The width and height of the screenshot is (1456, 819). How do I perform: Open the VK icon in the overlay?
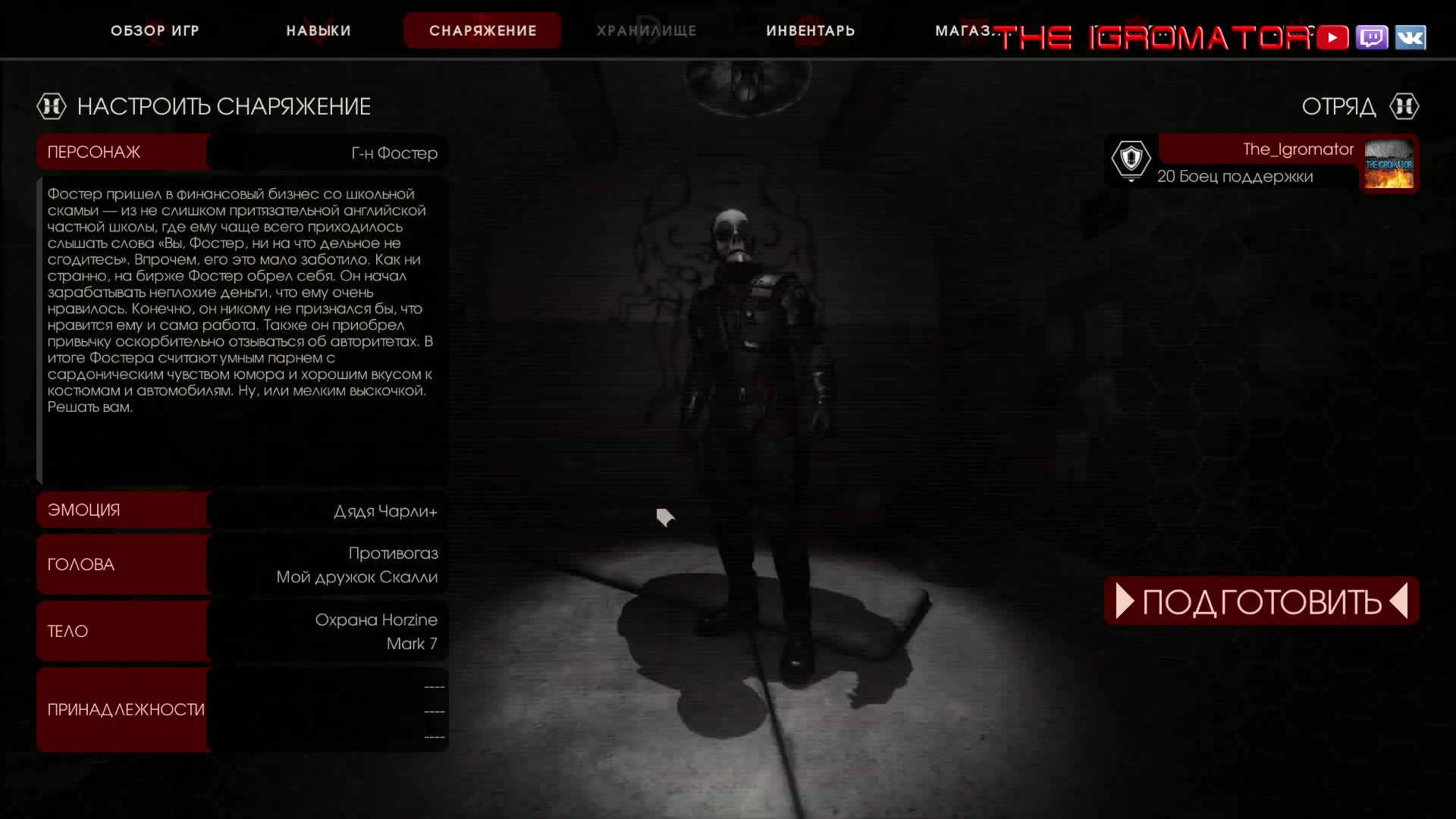tap(1410, 36)
